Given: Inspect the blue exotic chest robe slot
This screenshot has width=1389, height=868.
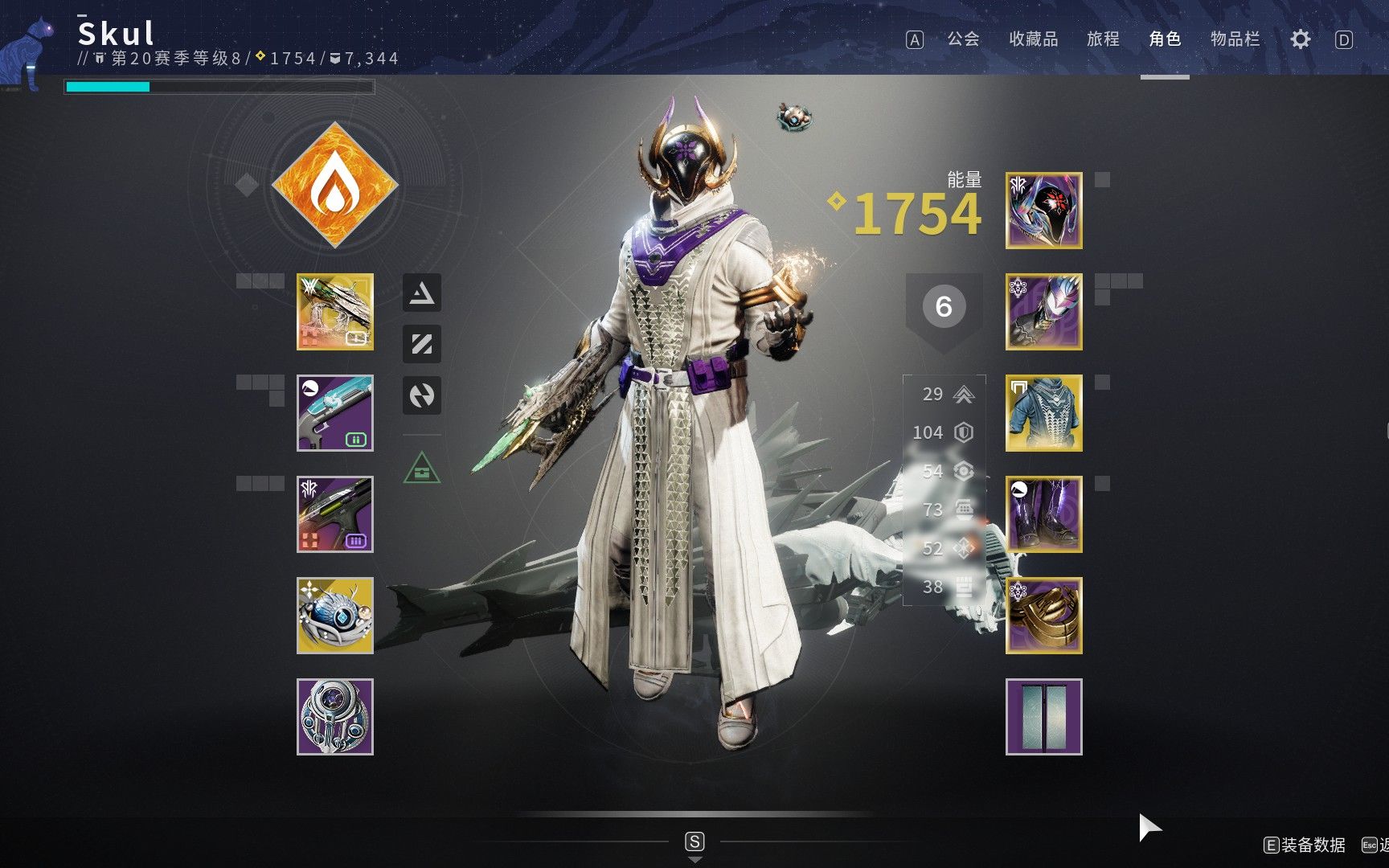Looking at the screenshot, I should 1043,413.
